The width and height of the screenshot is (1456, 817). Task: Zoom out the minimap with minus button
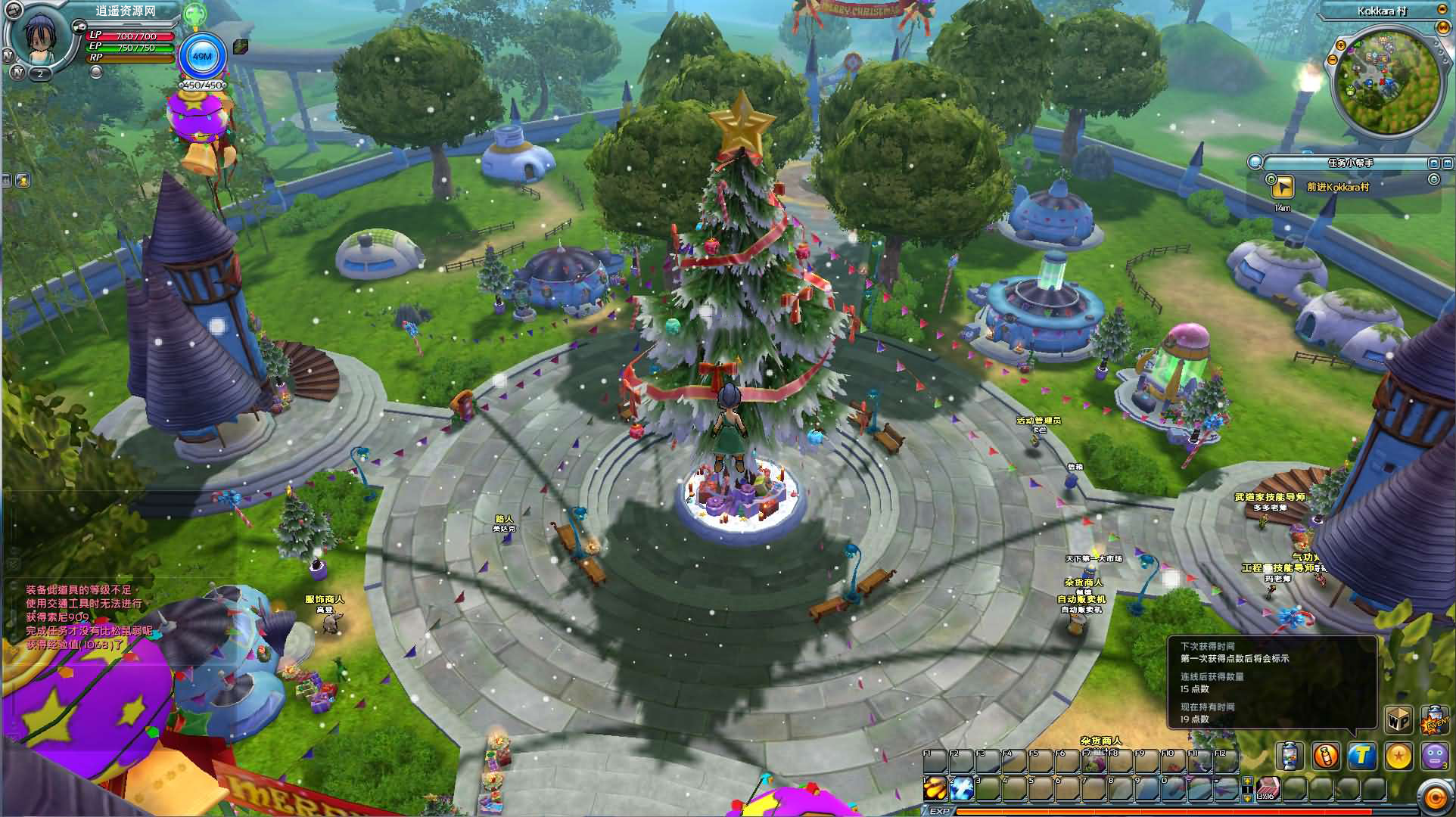[x=1333, y=60]
